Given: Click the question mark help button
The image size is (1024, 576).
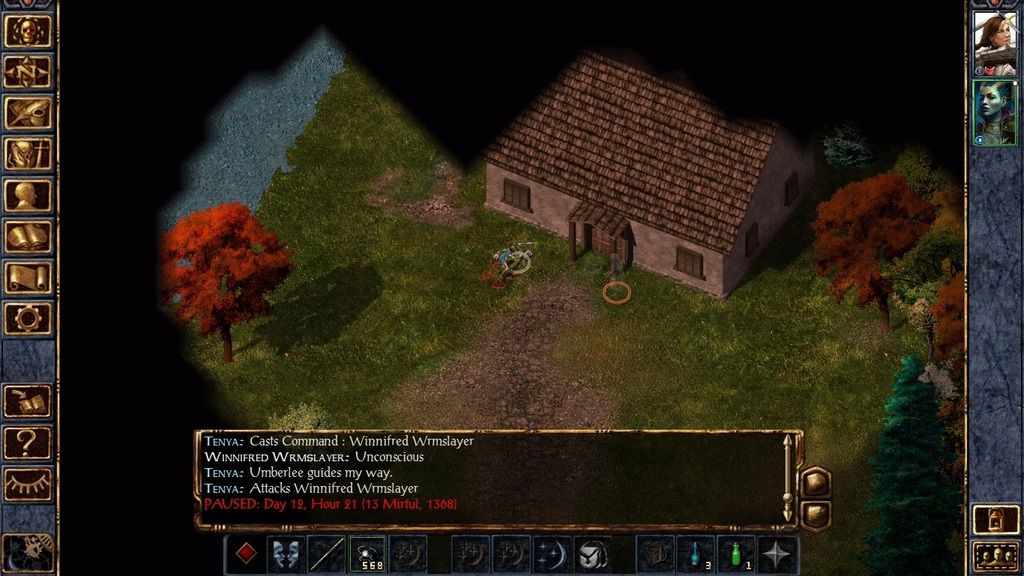Looking at the screenshot, I should (28, 443).
